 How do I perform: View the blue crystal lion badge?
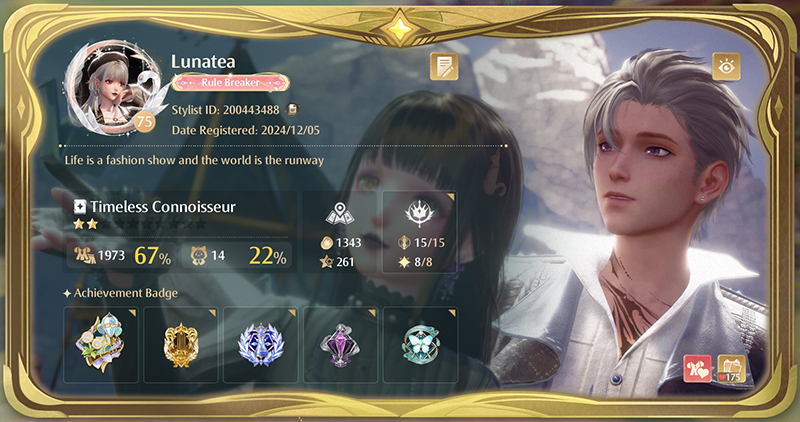pyautogui.click(x=260, y=344)
